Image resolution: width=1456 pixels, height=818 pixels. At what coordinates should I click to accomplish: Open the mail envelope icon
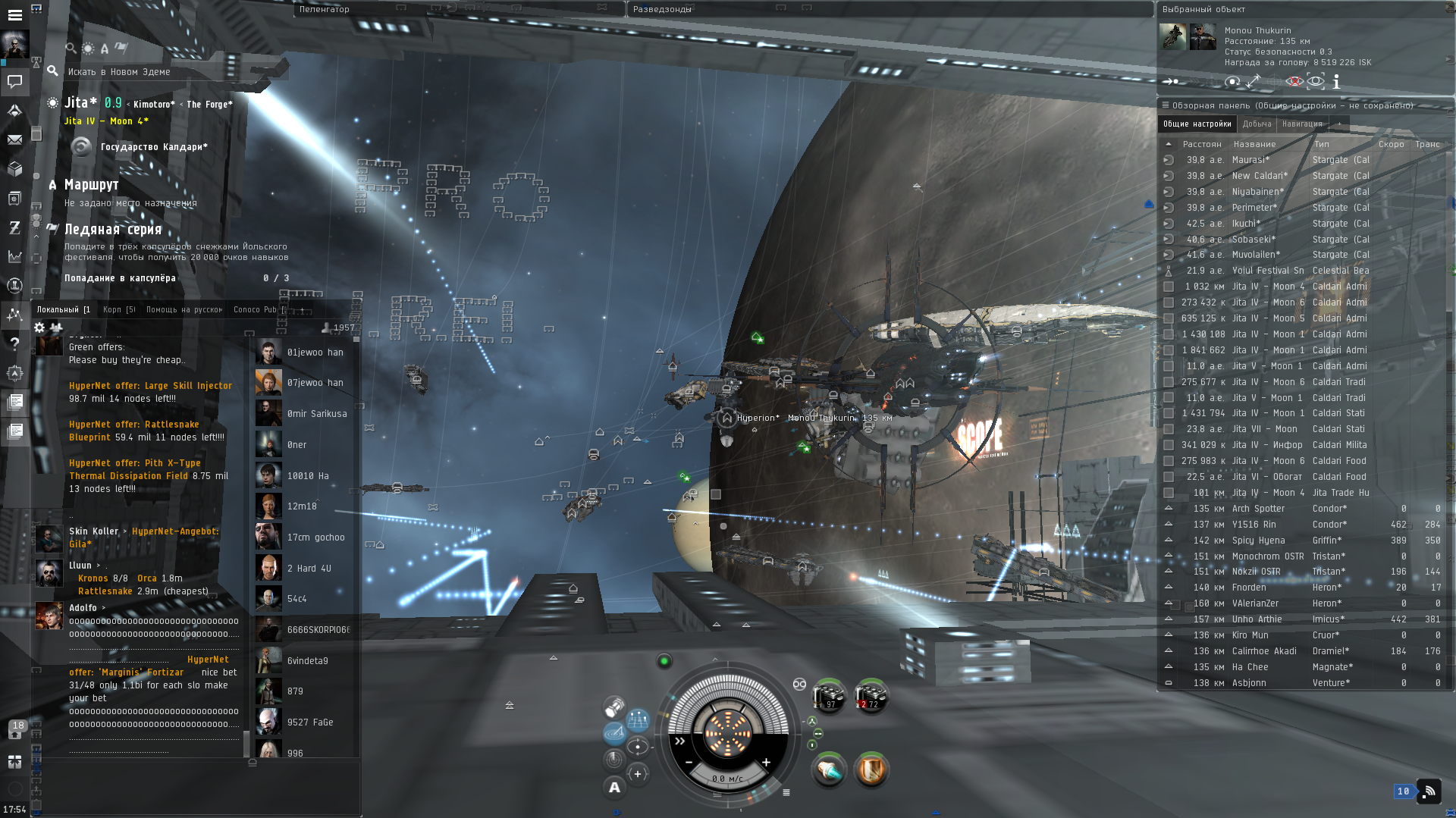click(14, 139)
